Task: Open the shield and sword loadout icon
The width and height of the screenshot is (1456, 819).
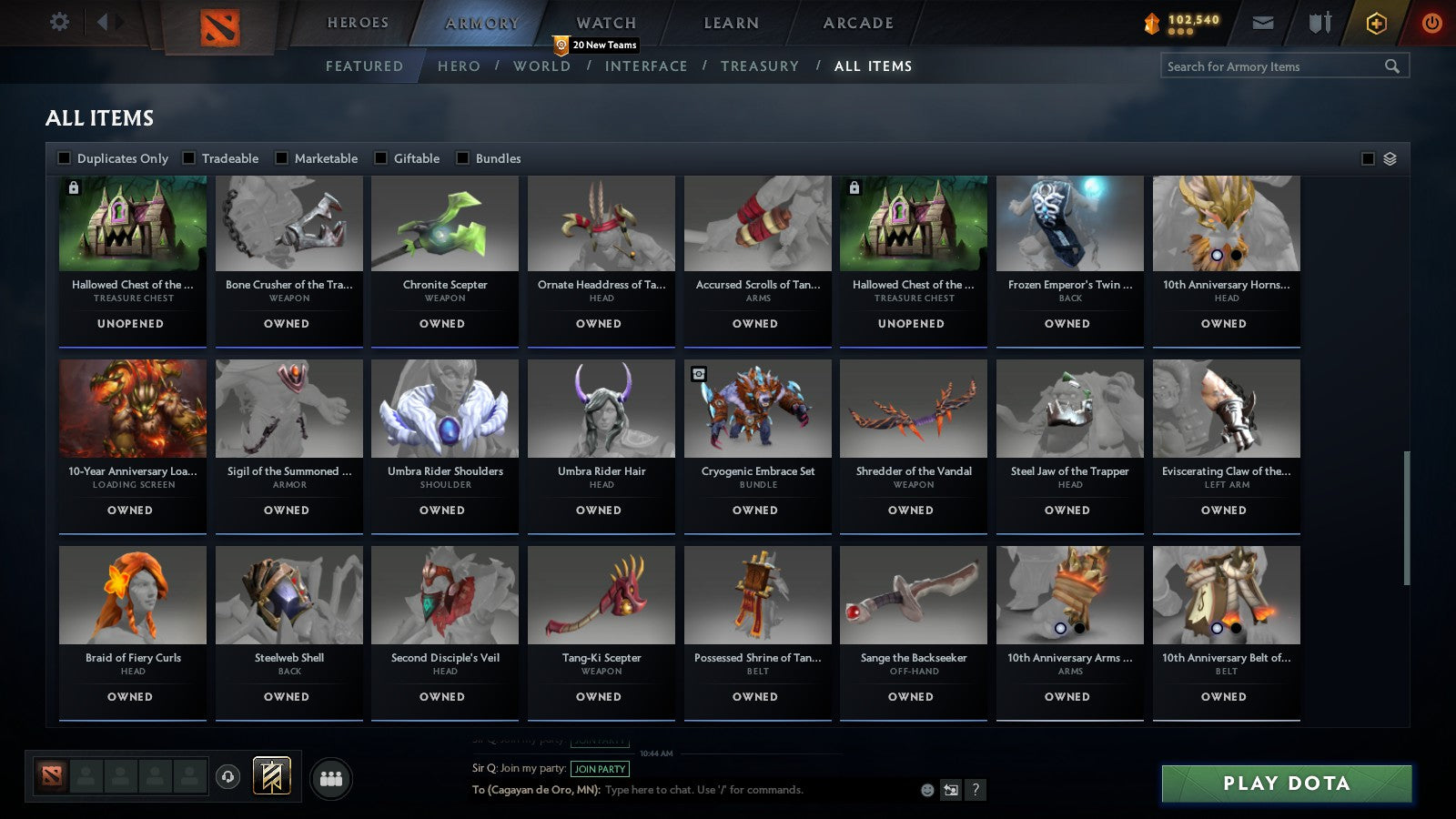Action: [1318, 24]
